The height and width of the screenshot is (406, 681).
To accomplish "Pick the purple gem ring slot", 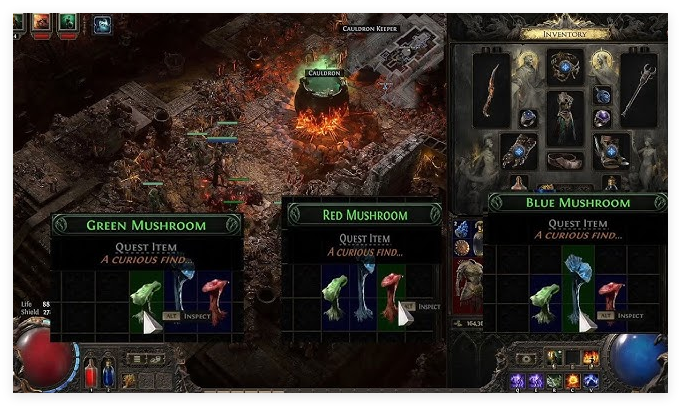I will tap(603, 119).
